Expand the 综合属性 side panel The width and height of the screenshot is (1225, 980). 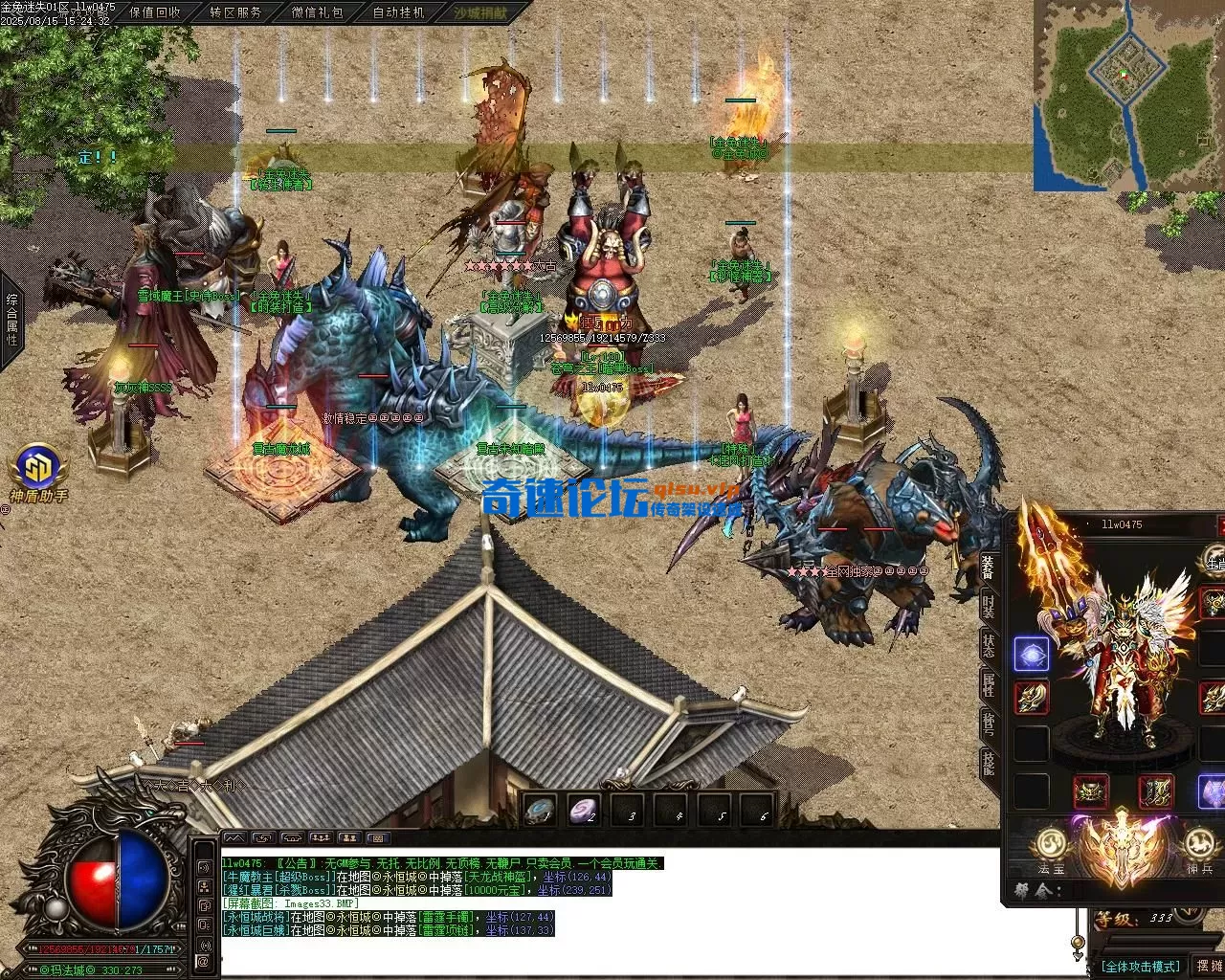coord(11,320)
